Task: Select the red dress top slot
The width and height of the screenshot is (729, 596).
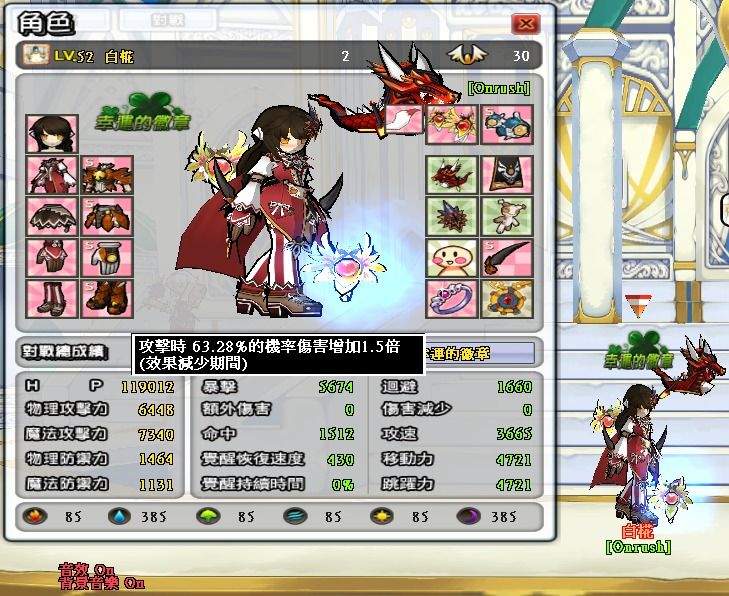Action: pyautogui.click(x=46, y=175)
